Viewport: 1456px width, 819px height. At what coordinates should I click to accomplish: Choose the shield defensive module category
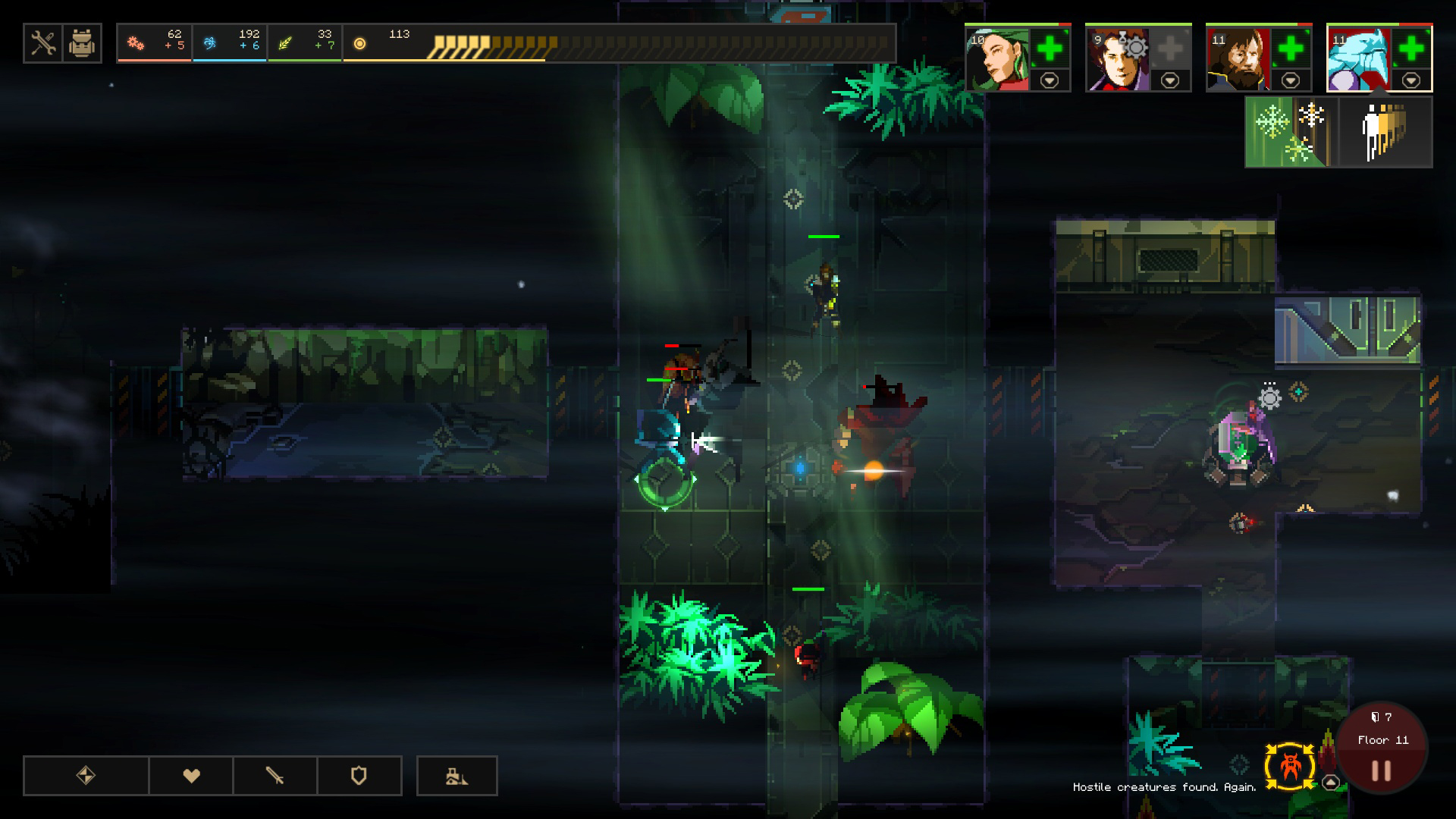359,776
